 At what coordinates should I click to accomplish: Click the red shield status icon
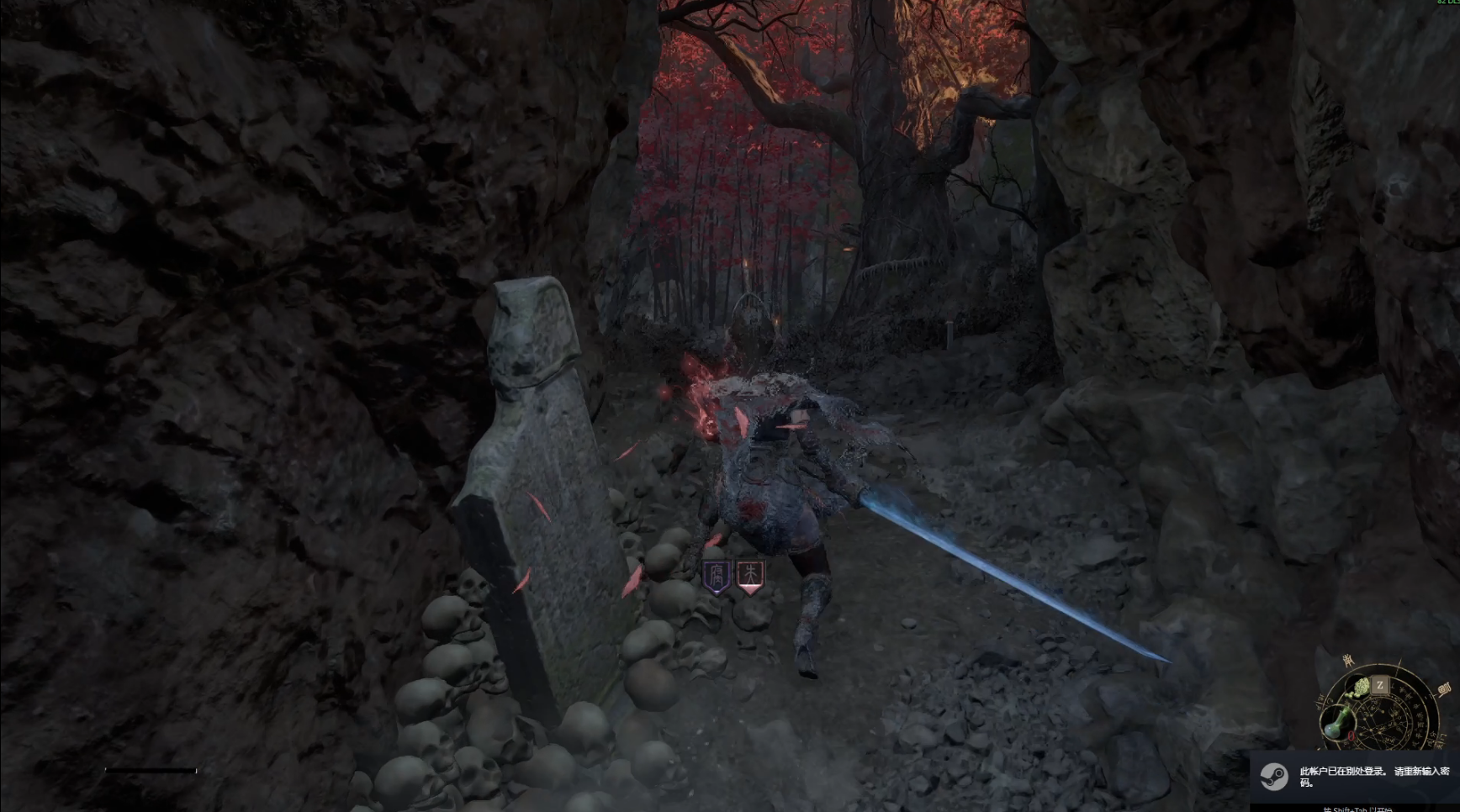tap(749, 576)
